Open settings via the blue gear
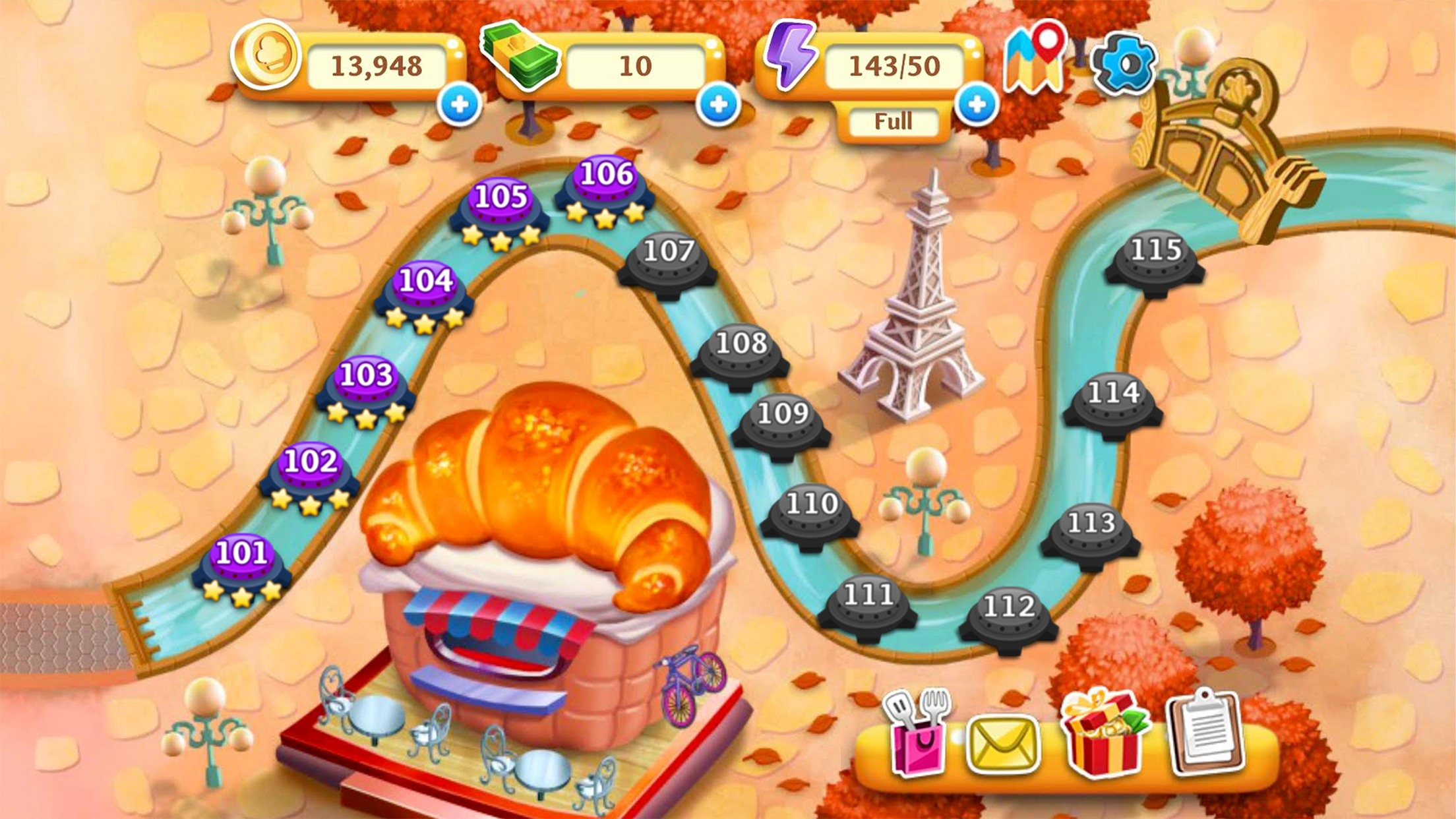Screen dimensions: 1456x819 [1124, 64]
